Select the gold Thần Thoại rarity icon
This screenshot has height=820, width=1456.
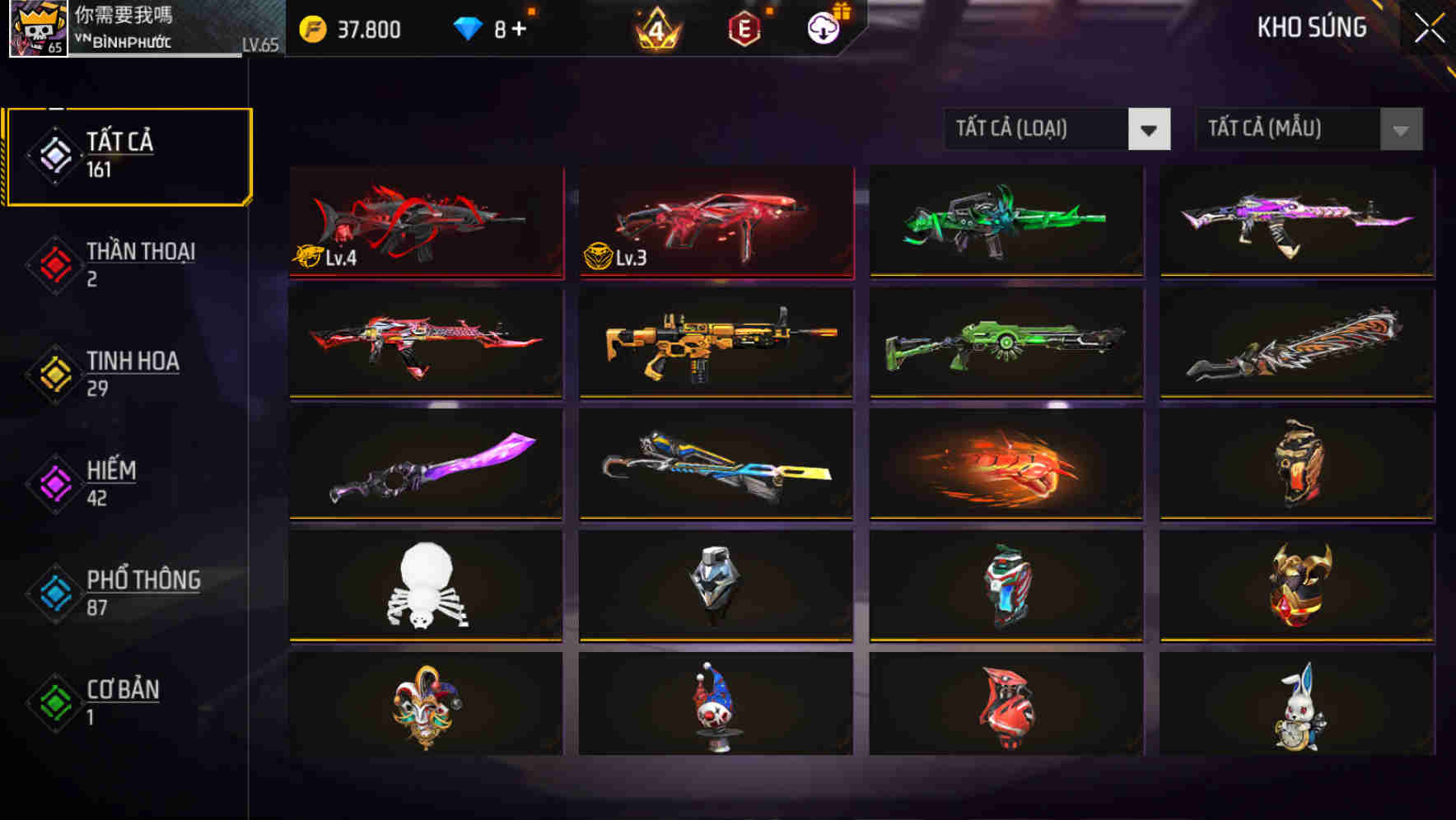pos(51,263)
